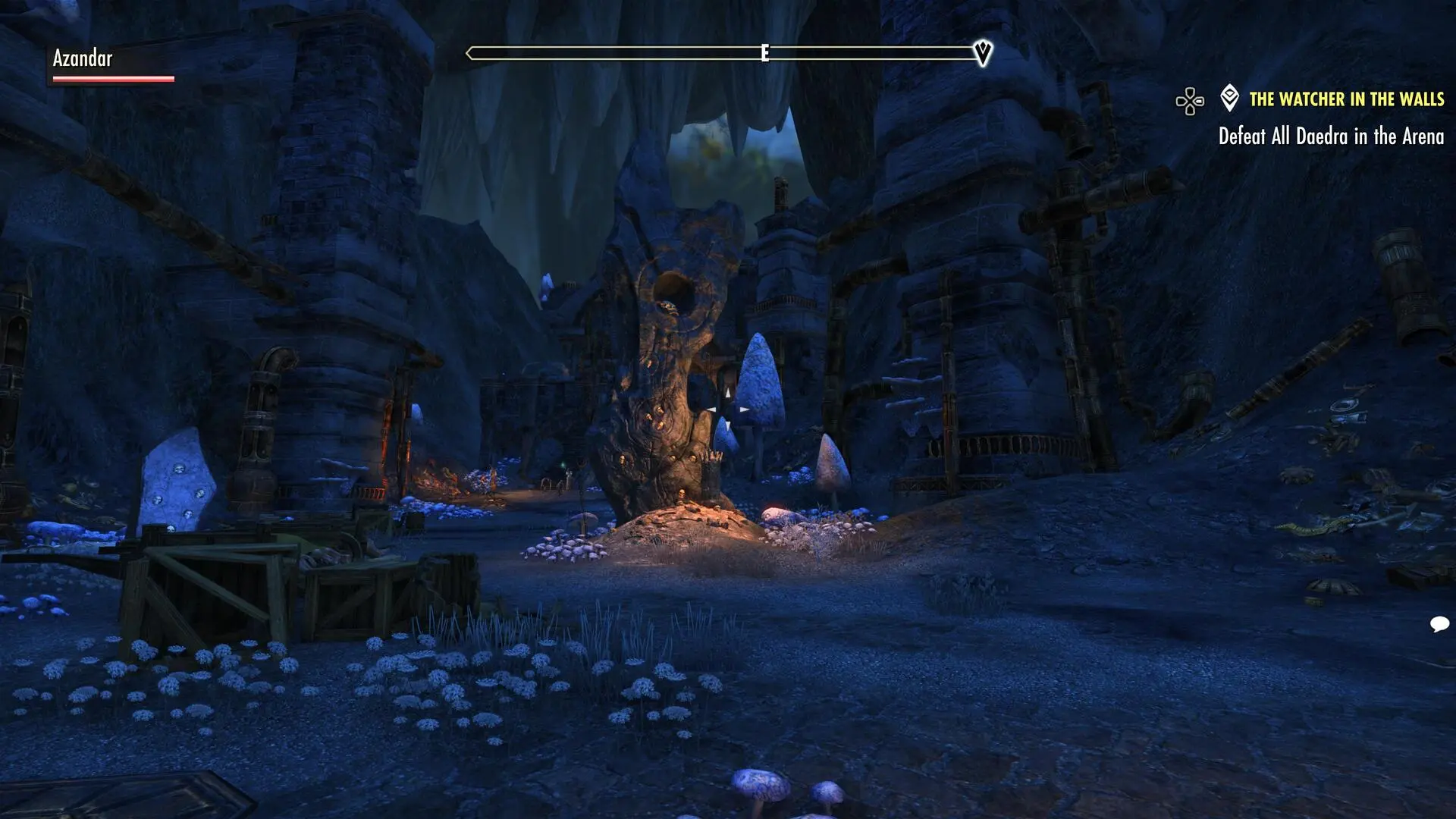Open The Watcher in the Walls quest
The image size is (1456, 819).
1346,99
